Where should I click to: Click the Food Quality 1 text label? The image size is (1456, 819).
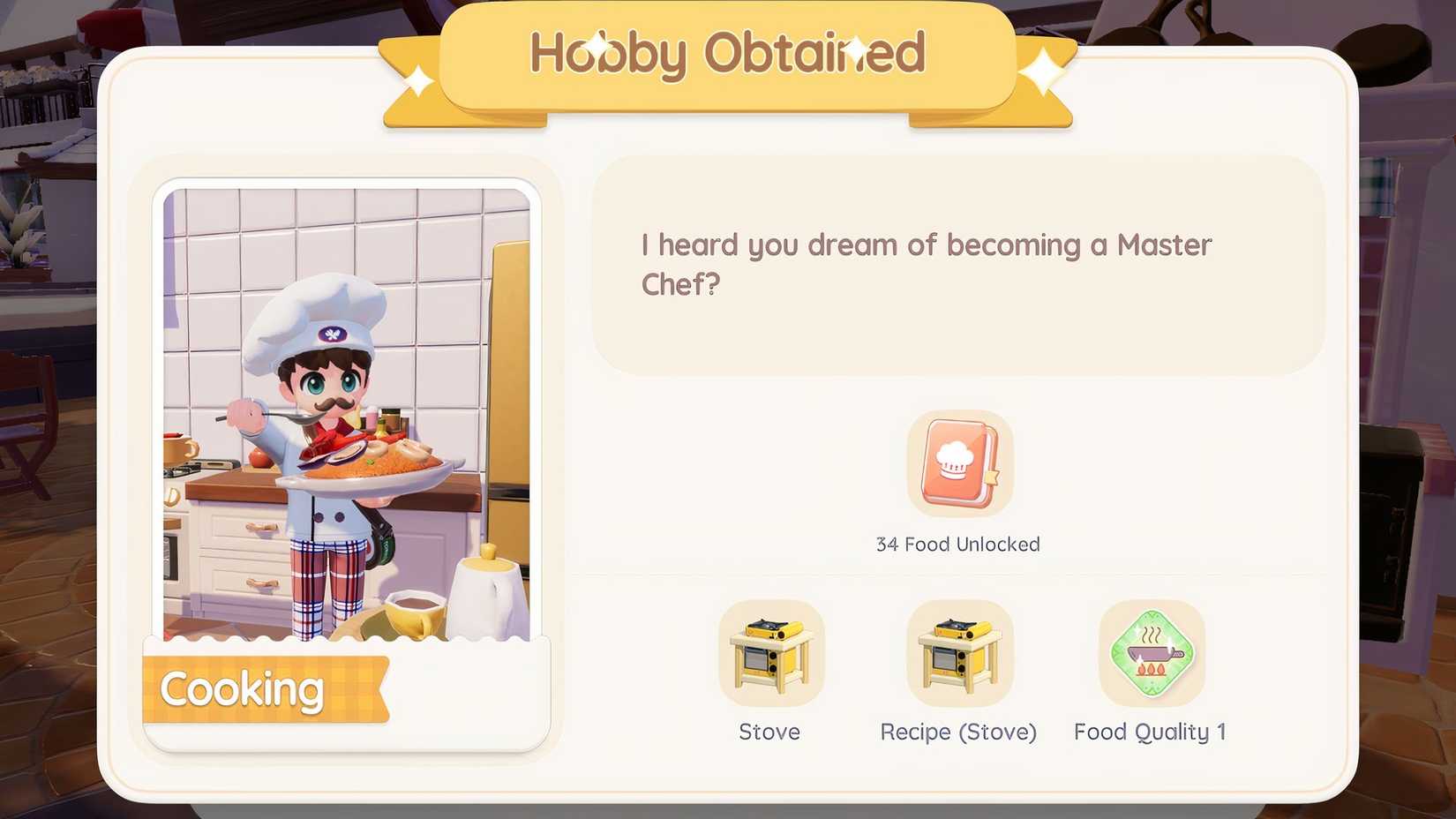[x=1150, y=732]
